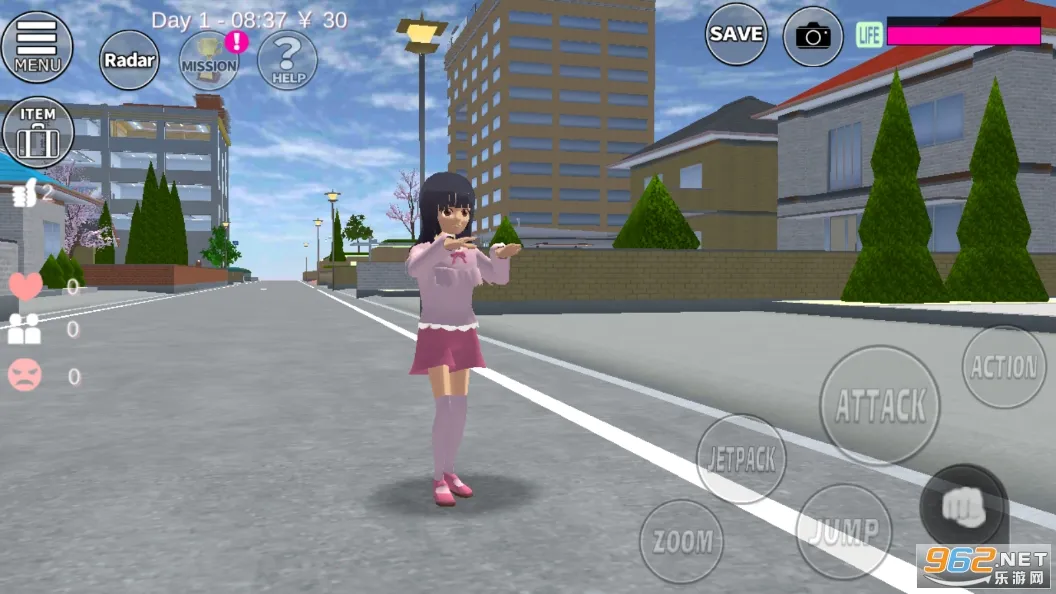The height and width of the screenshot is (594, 1056).
Task: Open the ITEM bag
Action: [x=38, y=132]
